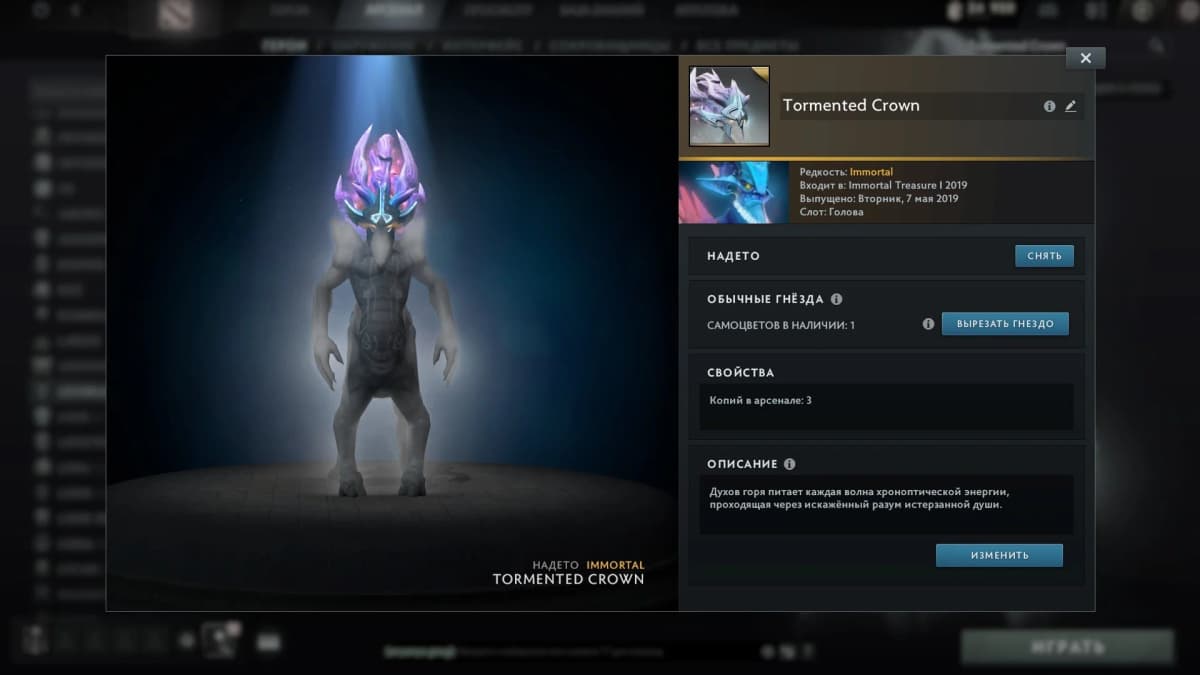Show info for Обычные гнёзда sockets
This screenshot has height=675, width=1200.
tap(837, 299)
